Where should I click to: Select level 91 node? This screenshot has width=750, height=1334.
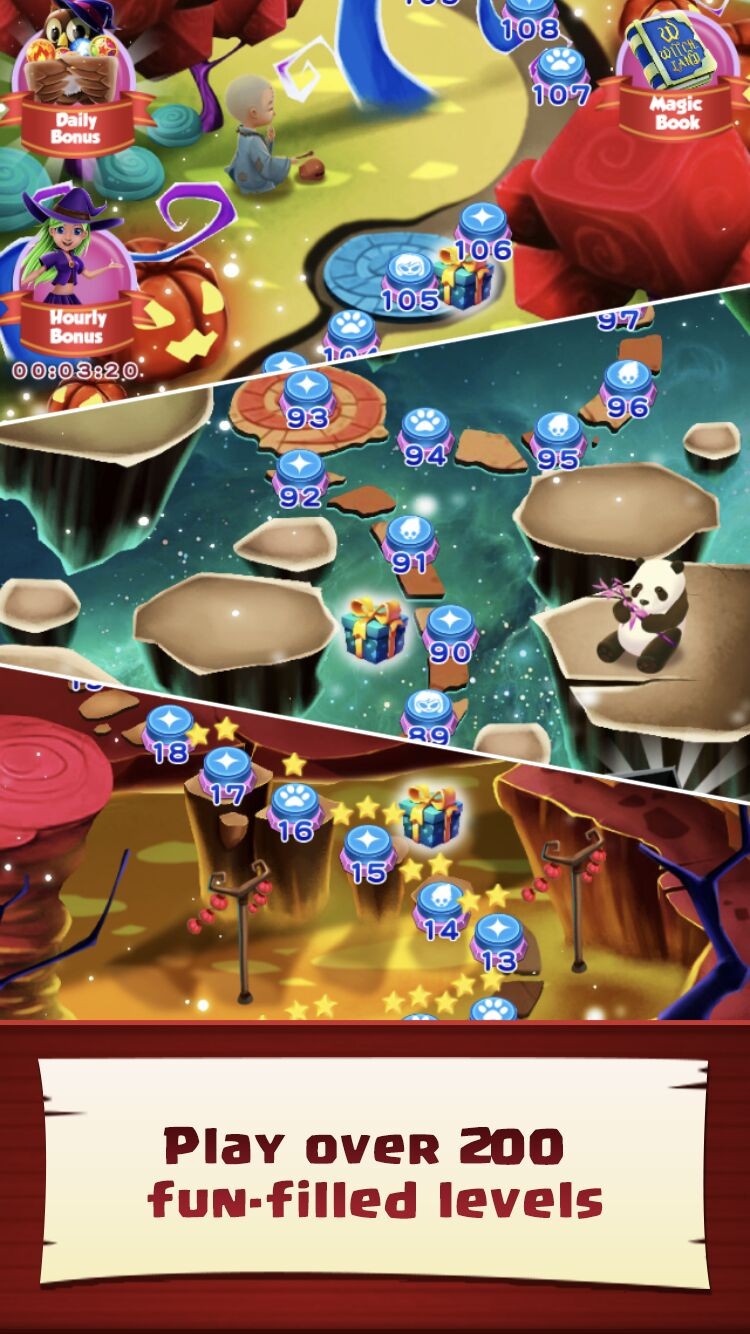pyautogui.click(x=409, y=540)
